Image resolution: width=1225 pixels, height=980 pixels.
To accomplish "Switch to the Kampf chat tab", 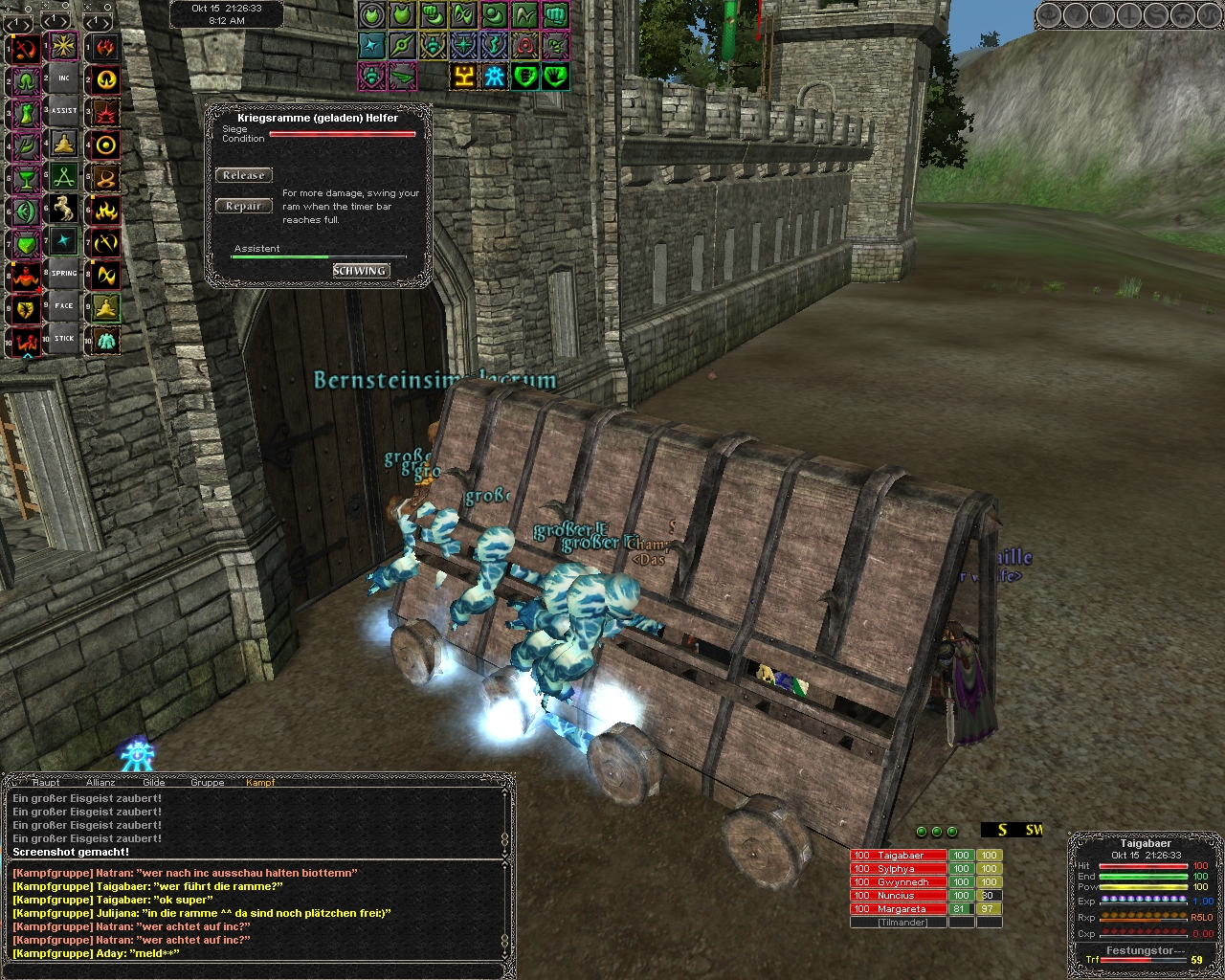I will (259, 783).
